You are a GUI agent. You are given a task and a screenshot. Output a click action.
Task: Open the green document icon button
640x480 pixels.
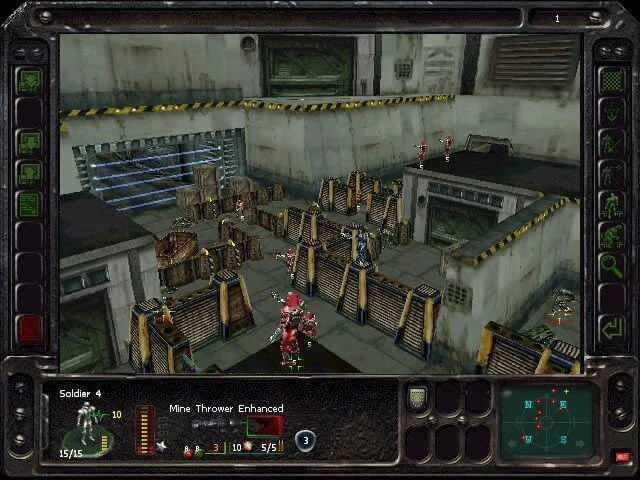click(29, 204)
